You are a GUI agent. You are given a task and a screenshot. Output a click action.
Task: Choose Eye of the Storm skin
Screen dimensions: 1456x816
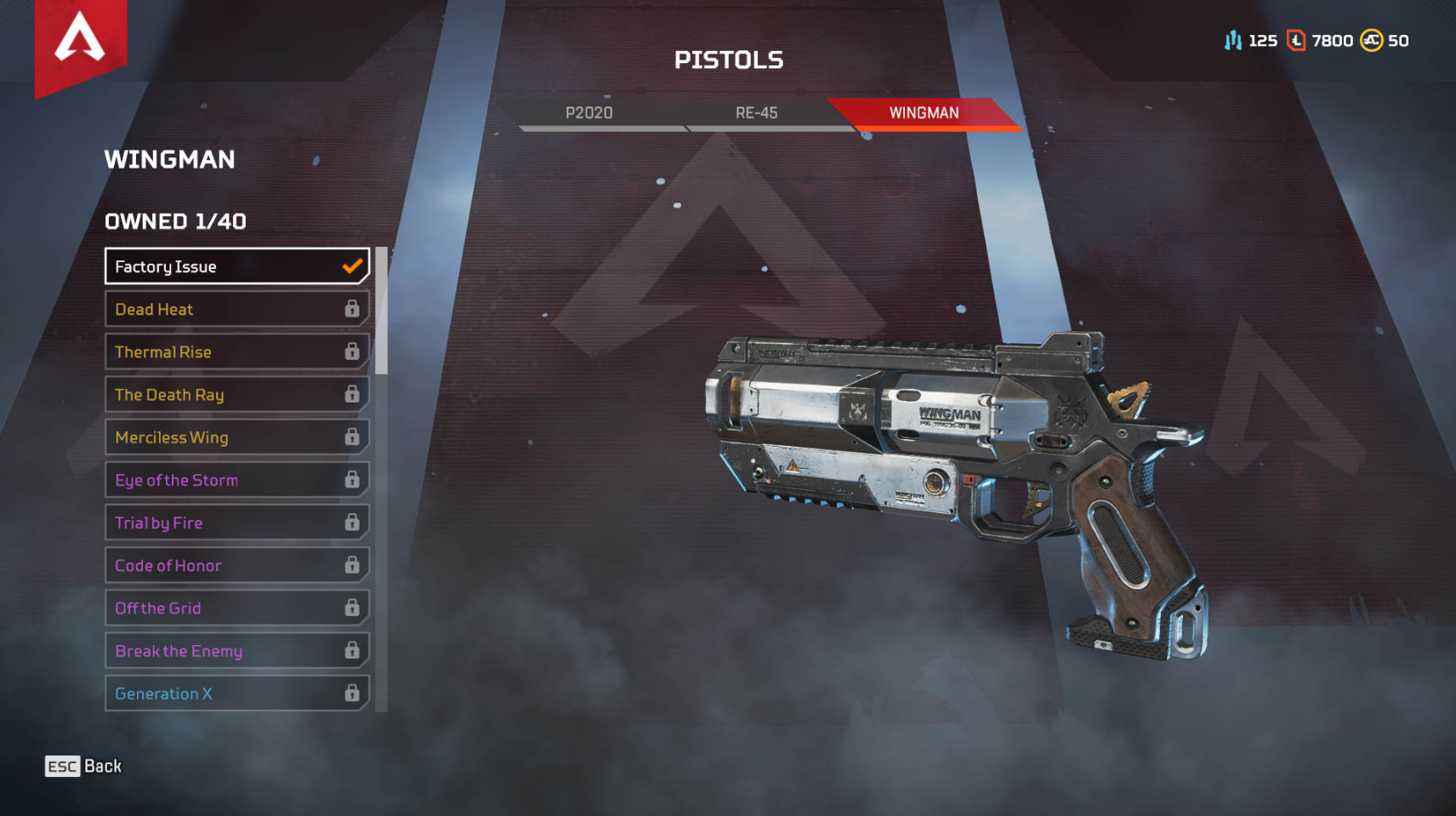point(236,480)
